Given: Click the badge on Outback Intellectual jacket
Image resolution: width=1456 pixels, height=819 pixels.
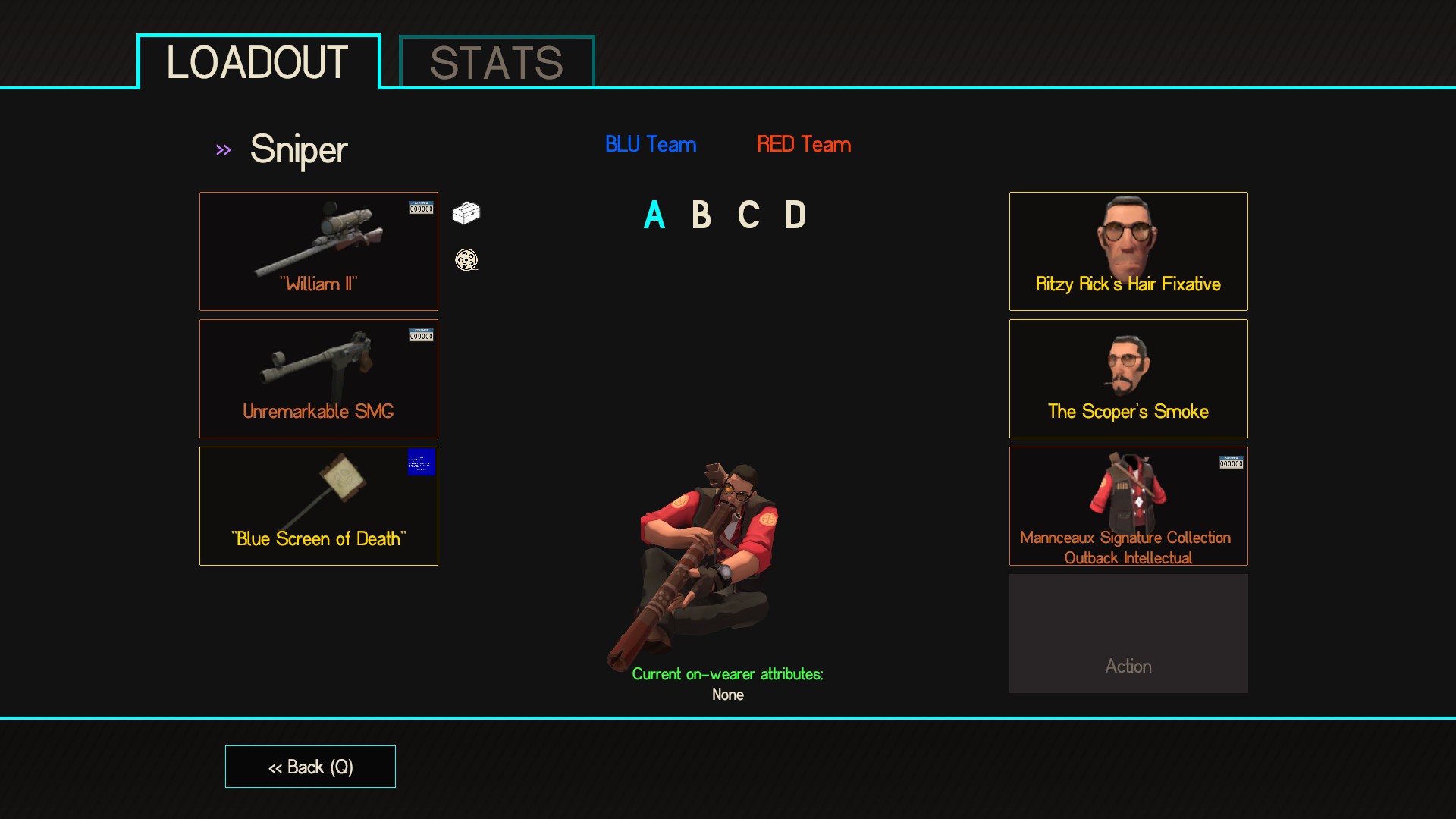Looking at the screenshot, I should (1232, 460).
